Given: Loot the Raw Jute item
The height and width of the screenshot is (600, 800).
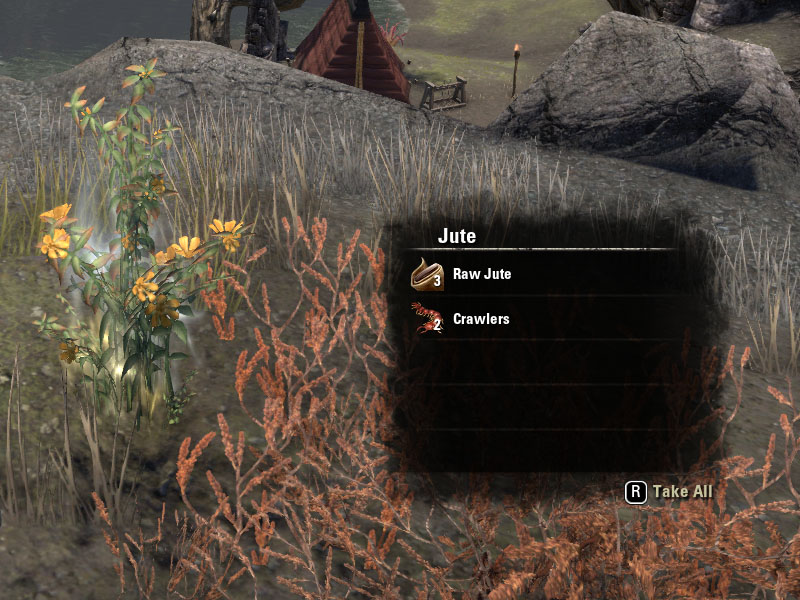Looking at the screenshot, I should (x=481, y=274).
